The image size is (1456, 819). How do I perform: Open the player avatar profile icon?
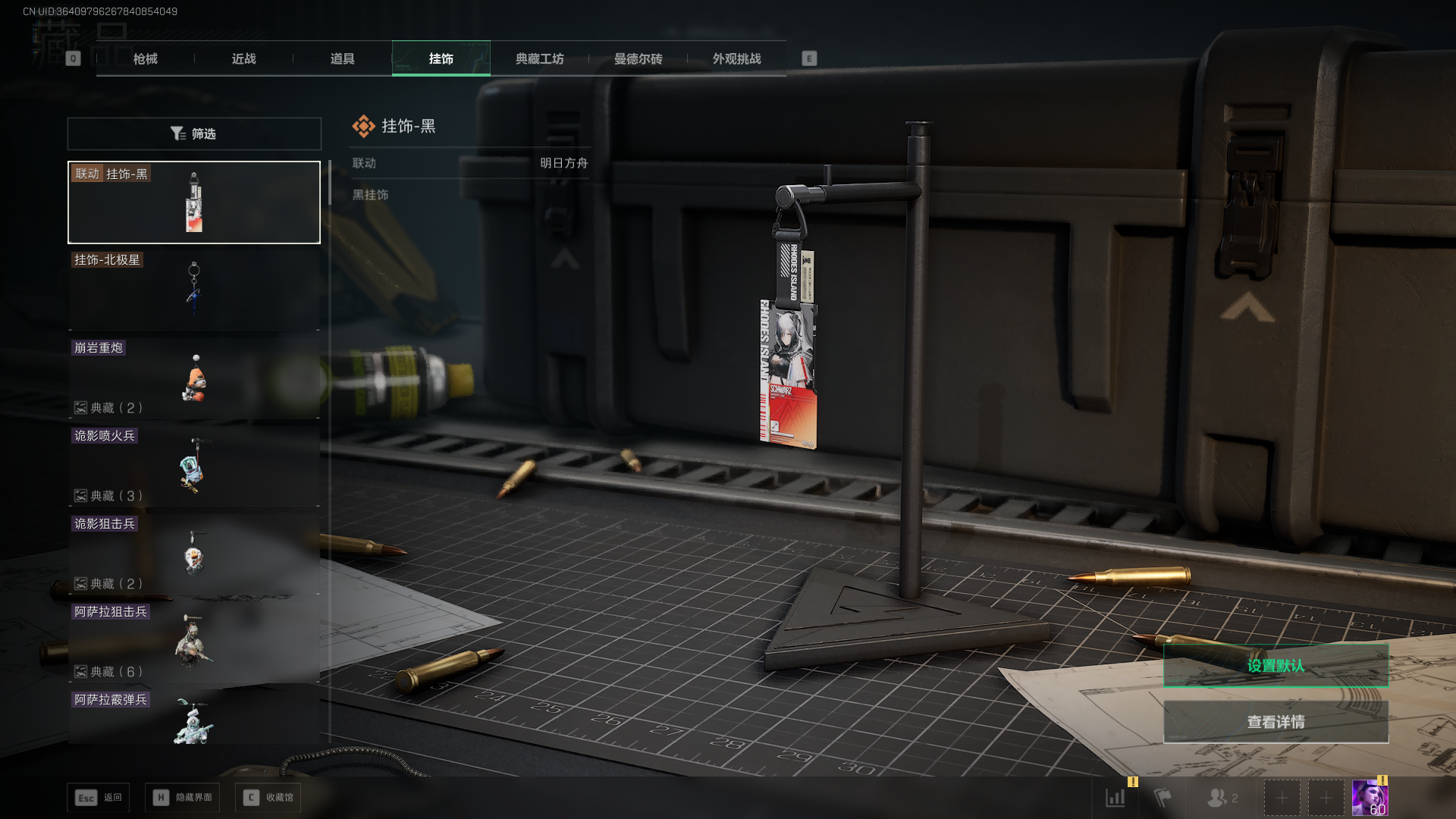(1370, 798)
